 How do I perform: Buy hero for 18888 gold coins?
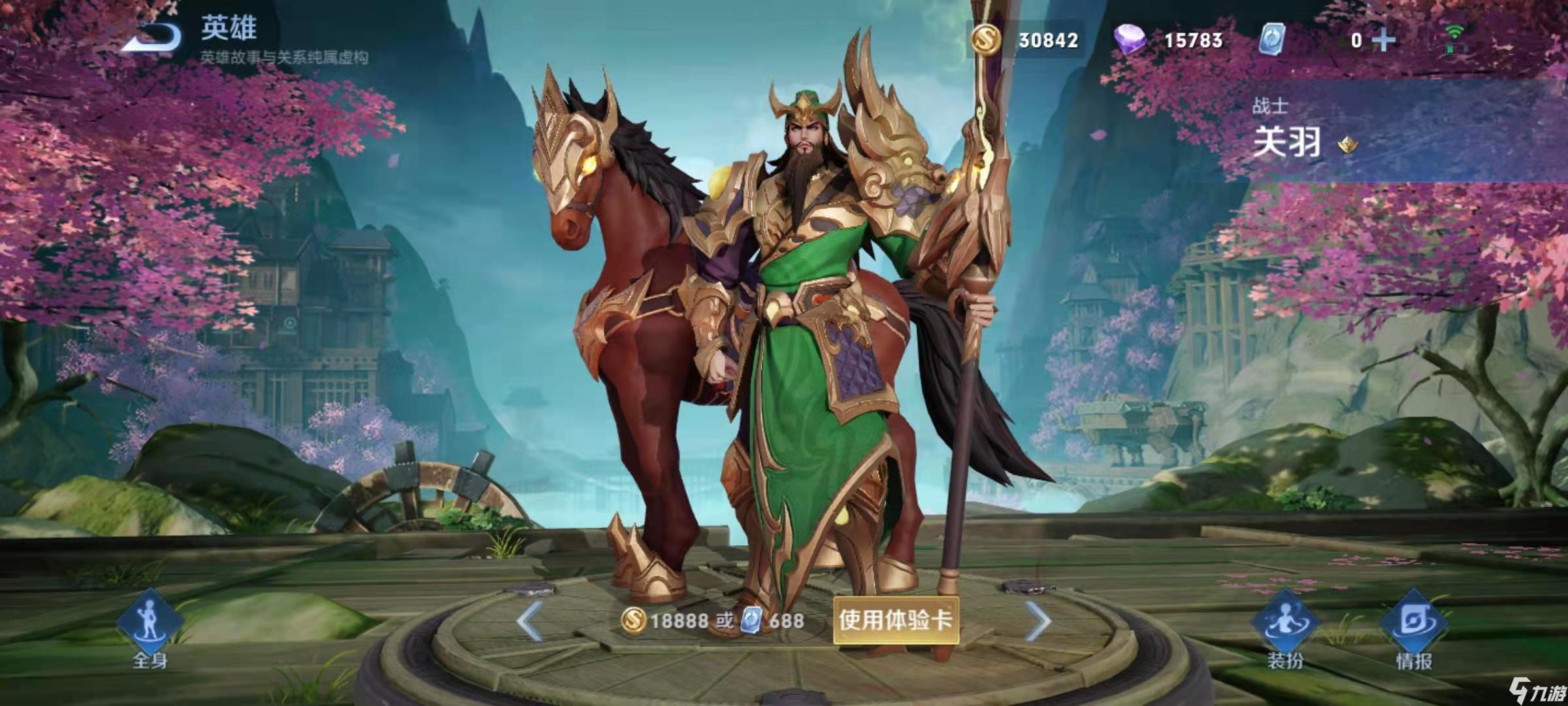[x=668, y=620]
